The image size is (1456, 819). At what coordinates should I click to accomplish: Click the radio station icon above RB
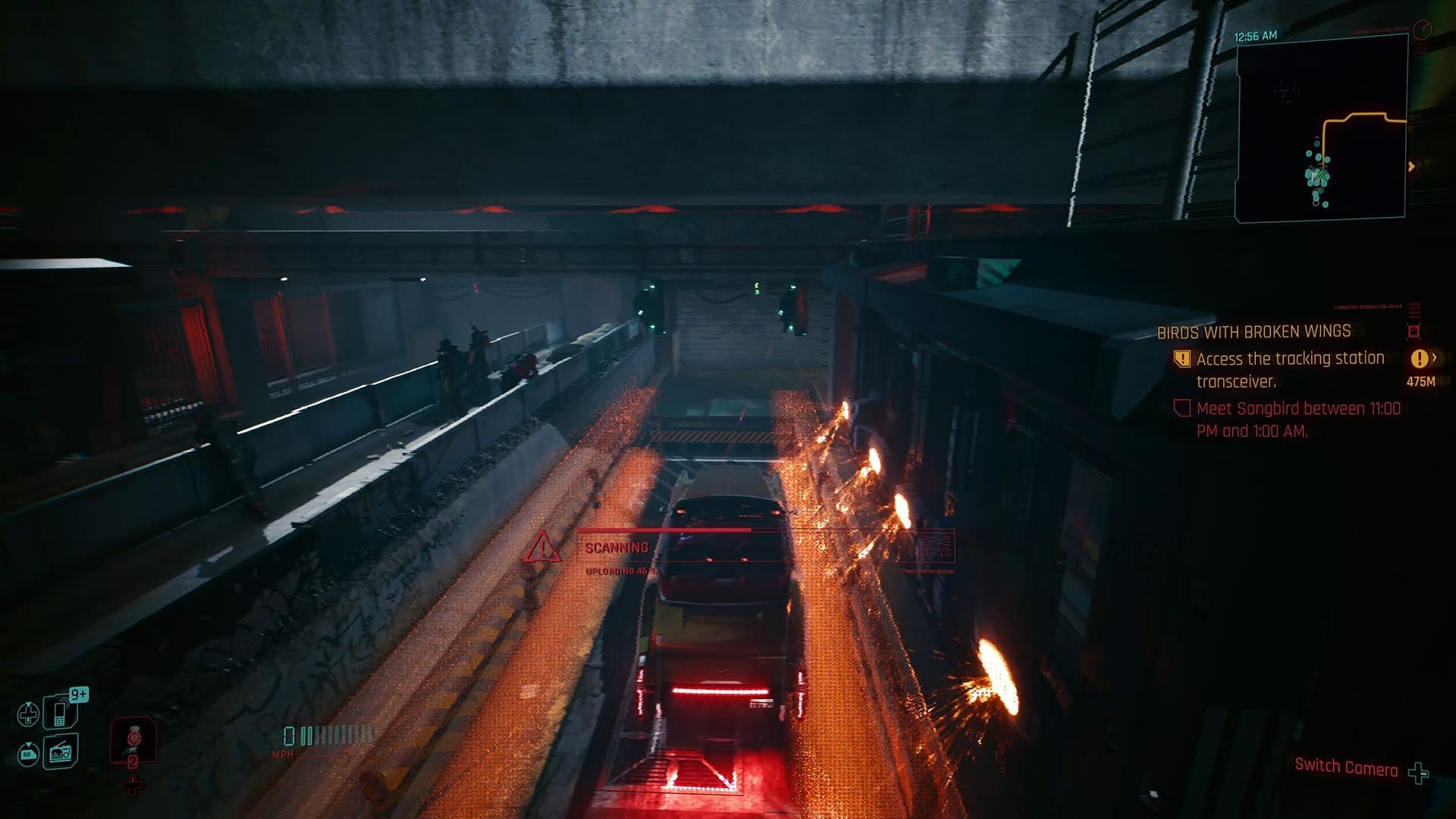click(x=61, y=753)
